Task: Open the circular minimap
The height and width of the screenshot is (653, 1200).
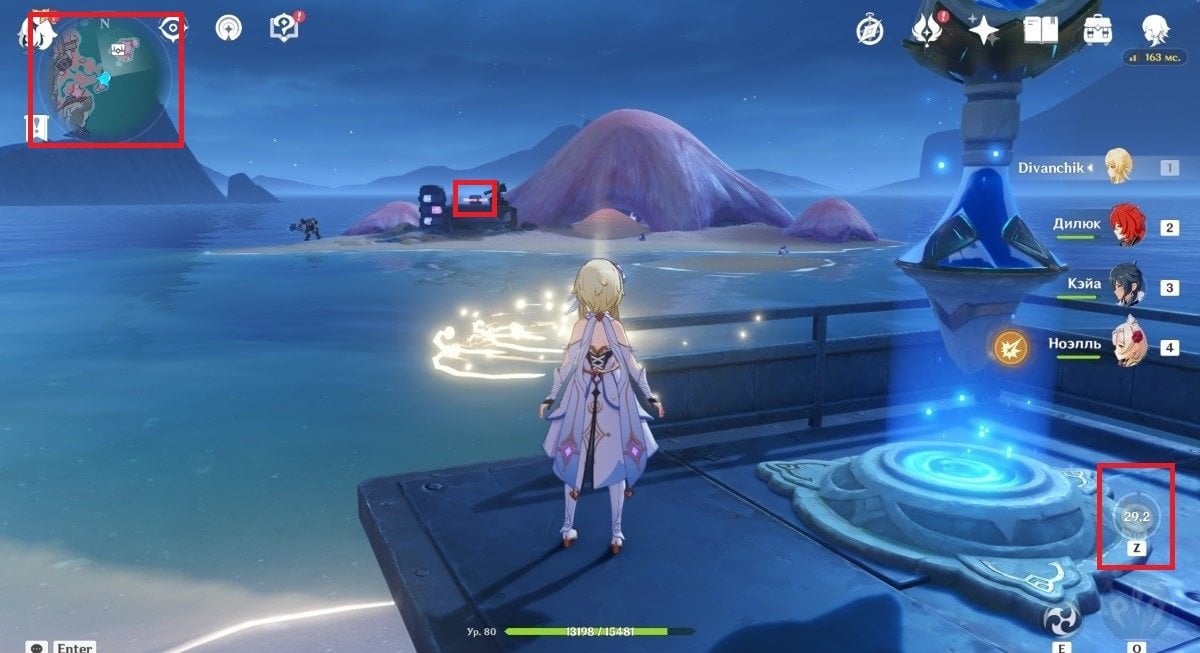Action: click(x=104, y=79)
